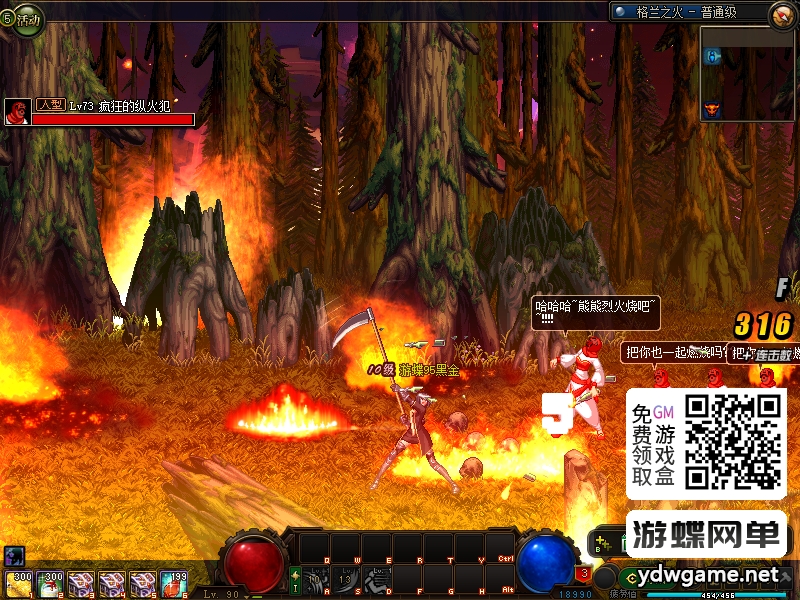Click the enemy portrait of 疯狂的纵火犯
800x600 pixels.
click(x=17, y=111)
